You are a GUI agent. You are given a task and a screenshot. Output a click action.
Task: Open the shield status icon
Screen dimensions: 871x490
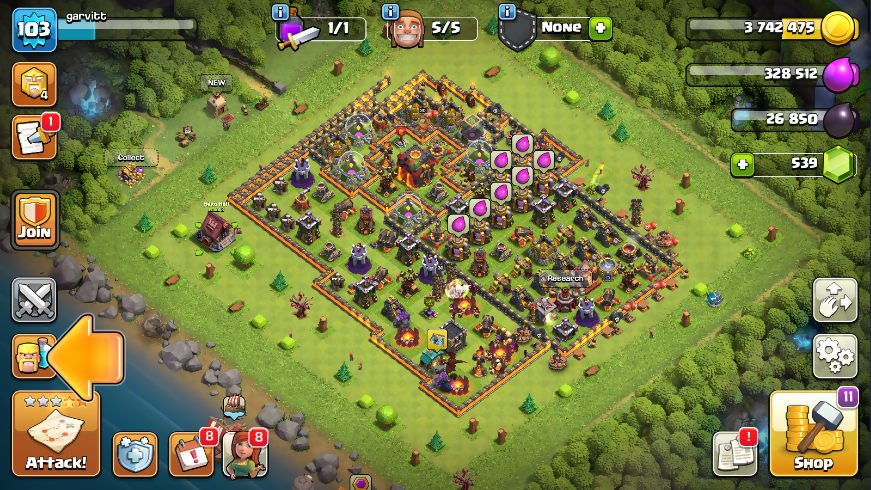134,455
